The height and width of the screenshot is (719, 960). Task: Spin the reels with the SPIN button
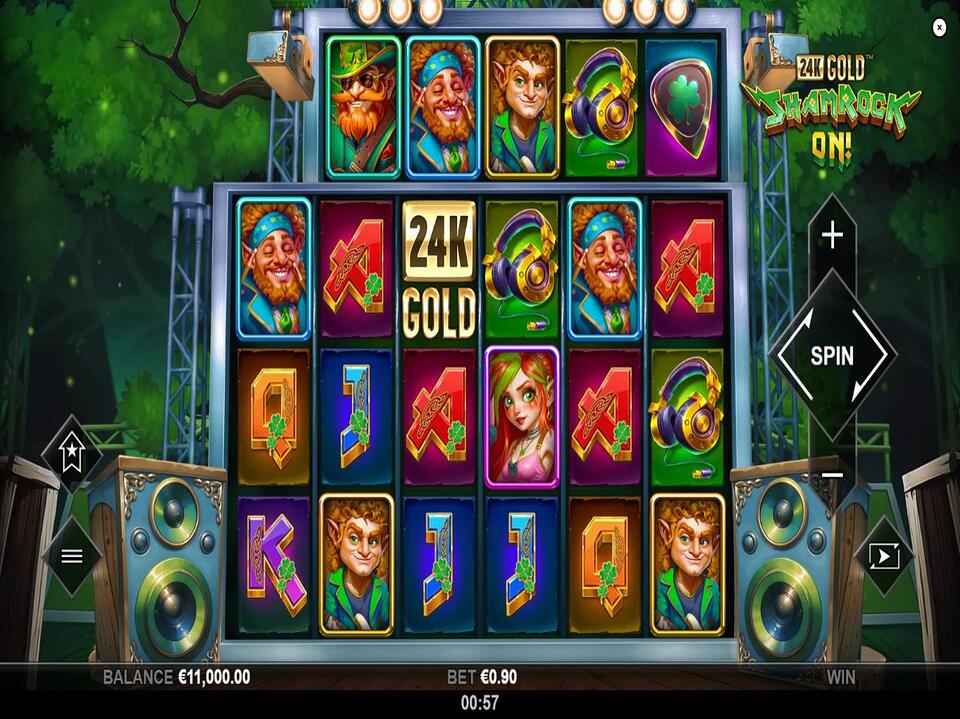point(832,355)
